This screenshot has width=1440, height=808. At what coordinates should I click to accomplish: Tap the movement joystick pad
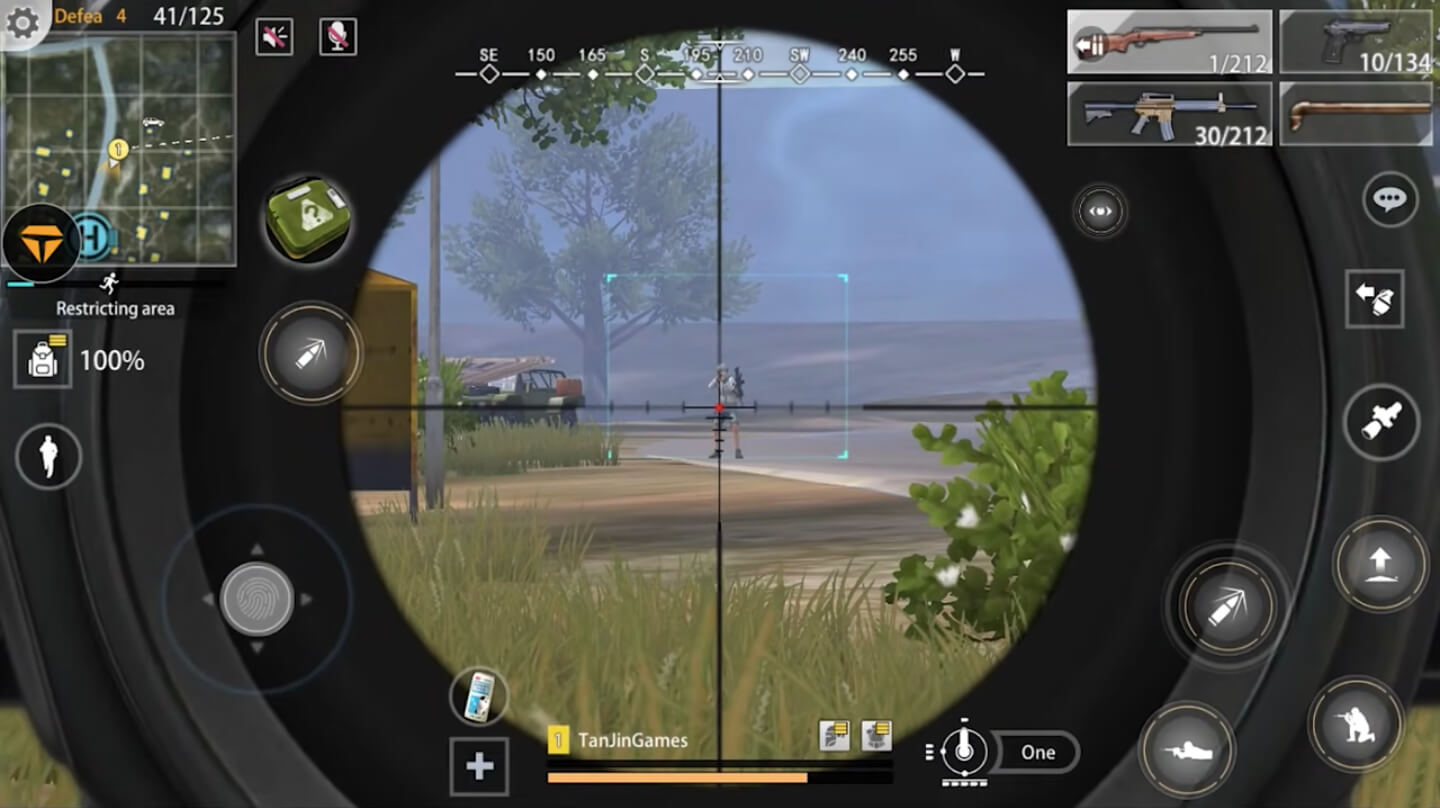point(258,598)
